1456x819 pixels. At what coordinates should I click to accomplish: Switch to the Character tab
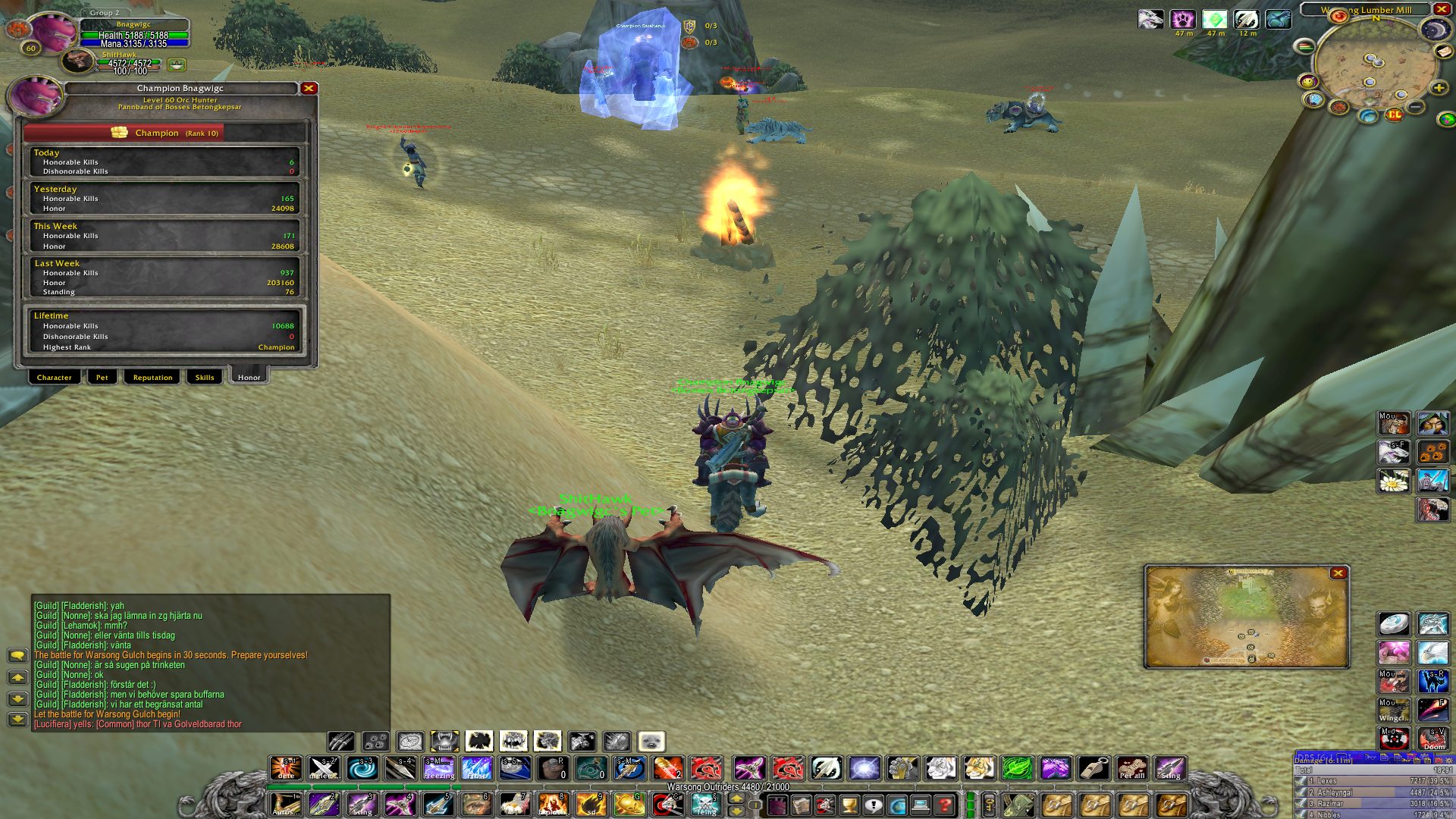55,377
